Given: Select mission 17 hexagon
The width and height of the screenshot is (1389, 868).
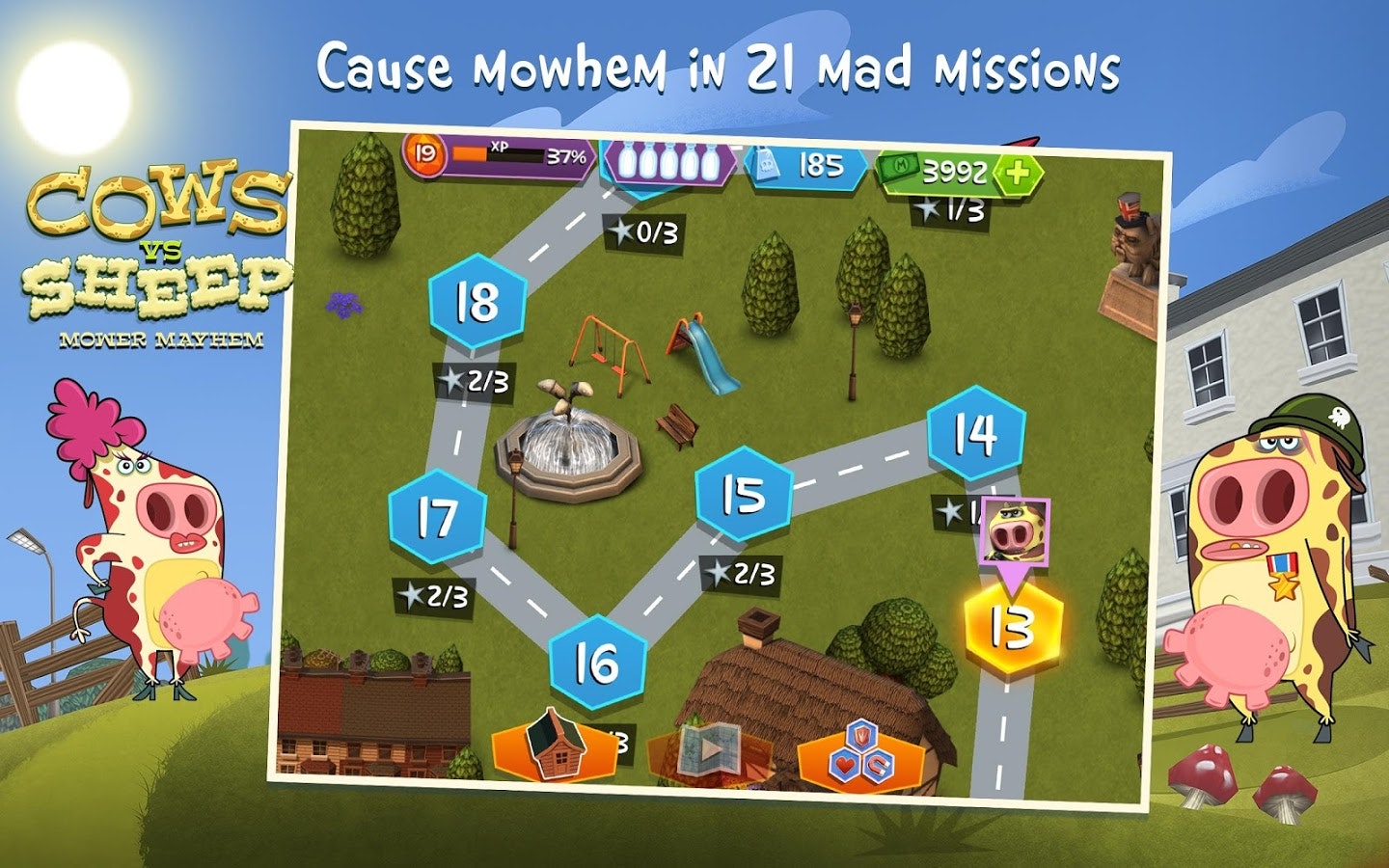Looking at the screenshot, I should click(437, 518).
